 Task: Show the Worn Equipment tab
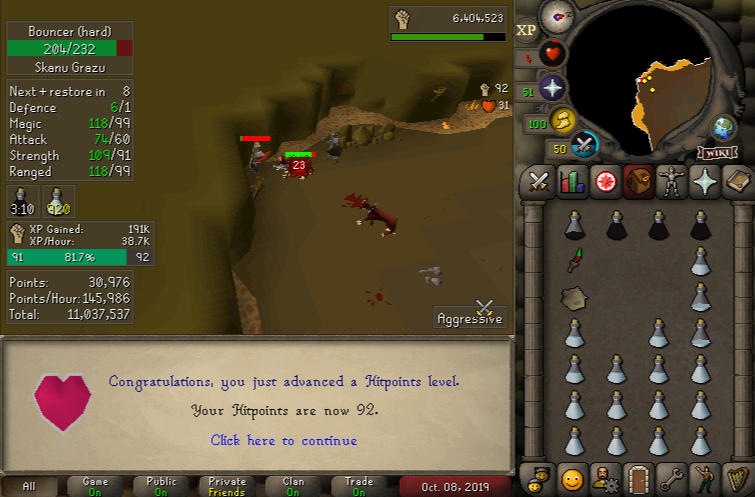point(671,181)
